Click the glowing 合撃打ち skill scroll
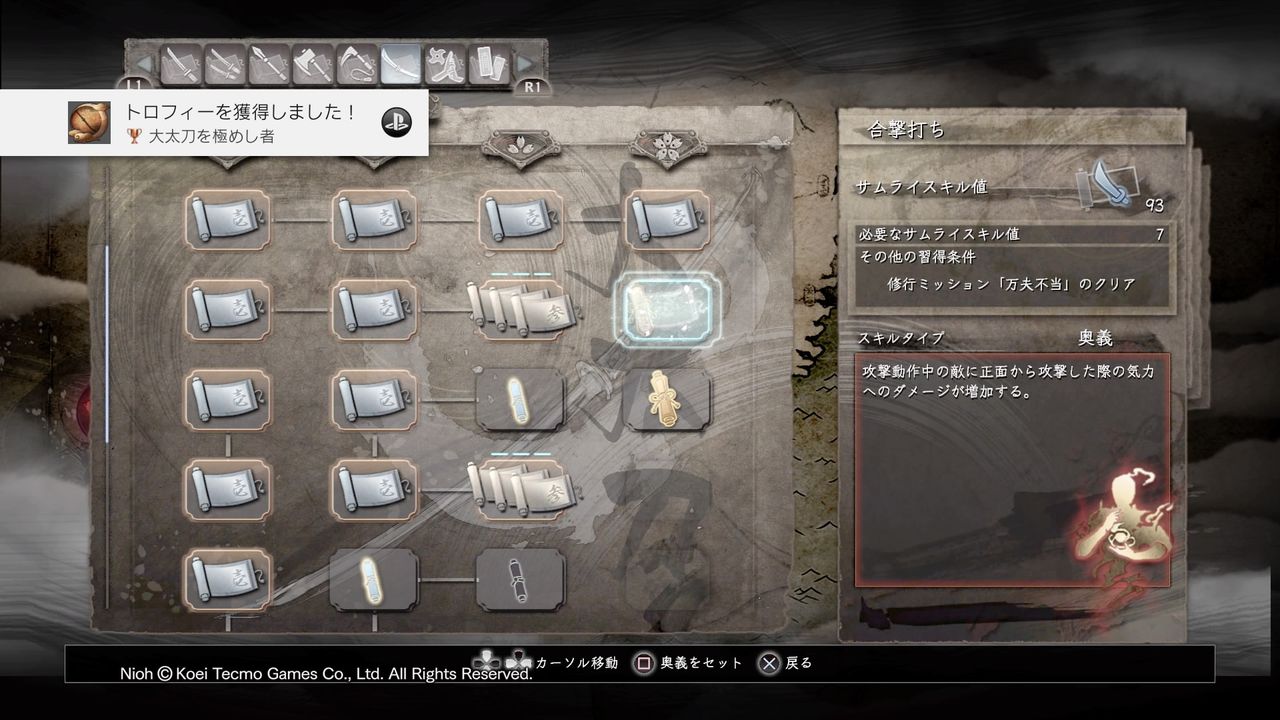This screenshot has height=720, width=1280. 664,307
